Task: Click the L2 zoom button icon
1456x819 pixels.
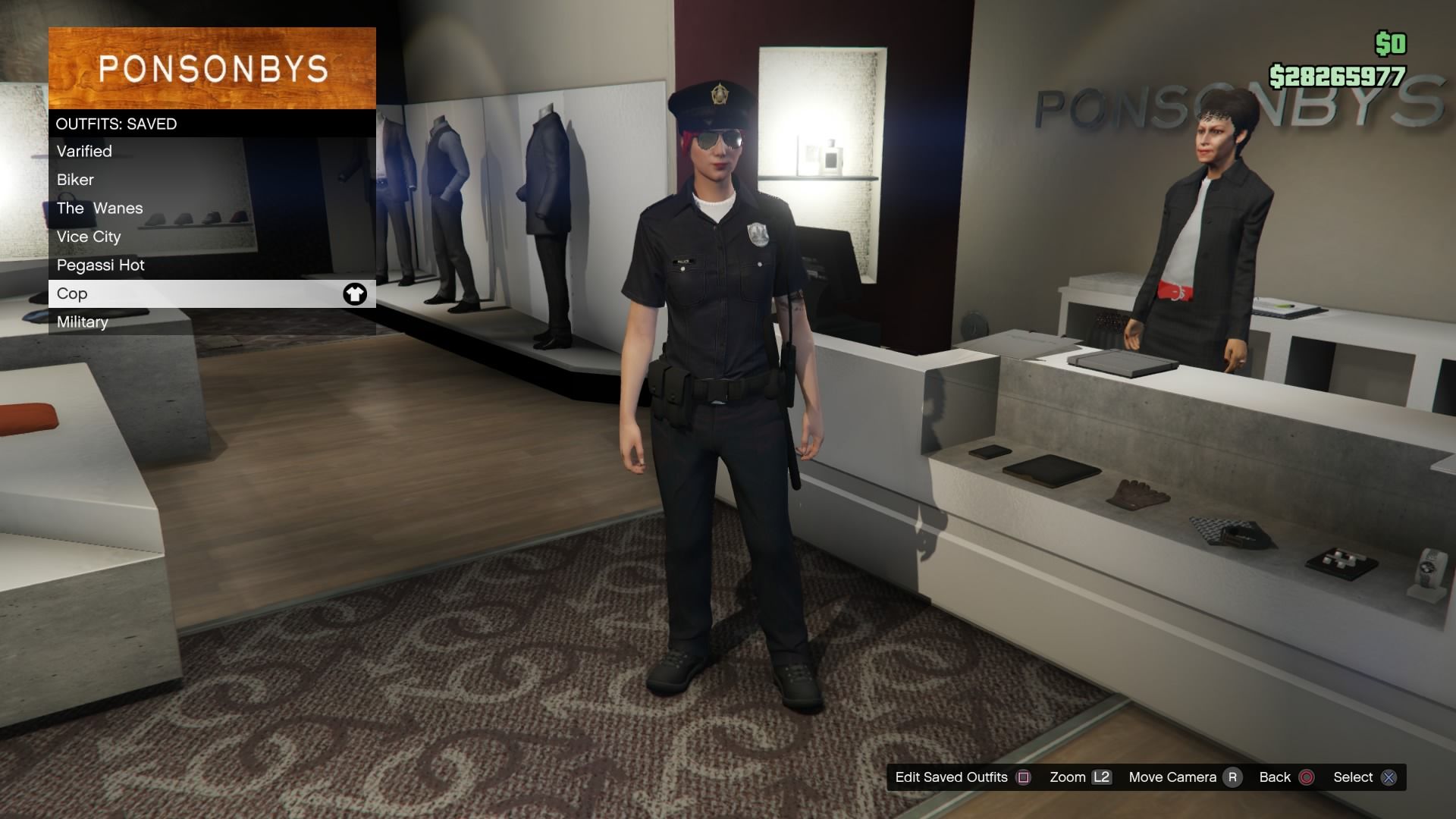Action: coord(1101,777)
